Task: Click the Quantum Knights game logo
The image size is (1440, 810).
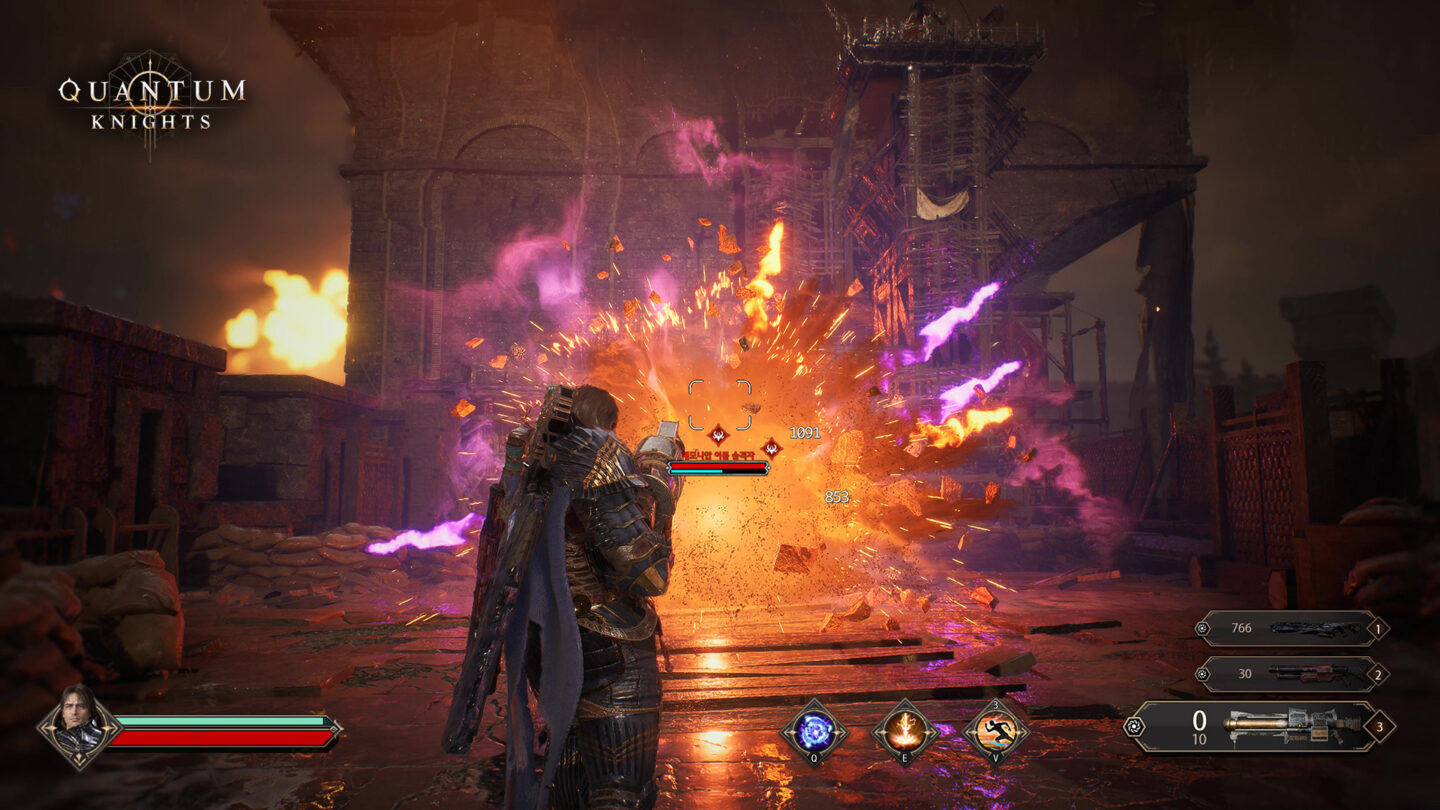Action: pos(152,98)
